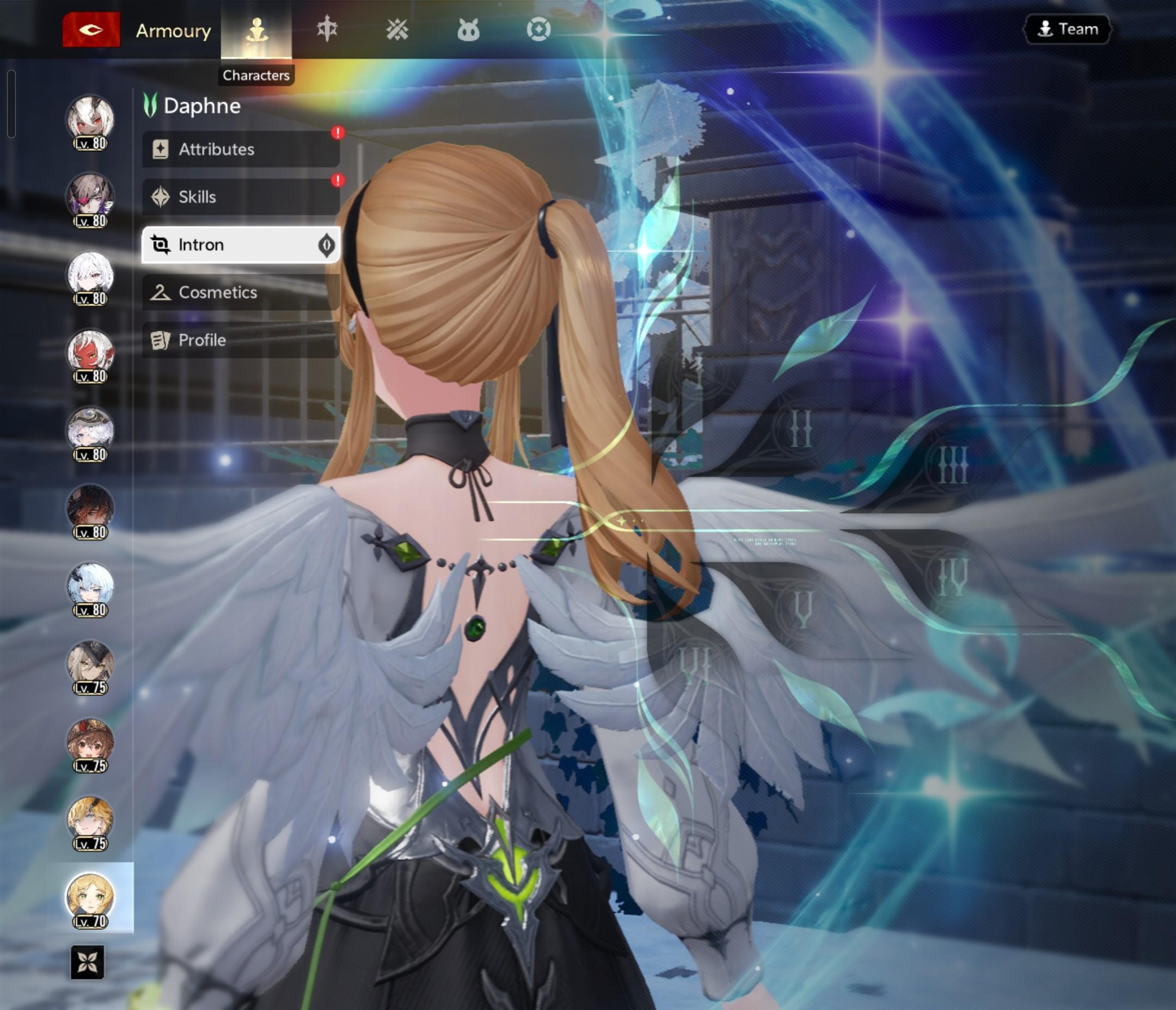1176x1010 pixels.
Task: Choose Intron node III
Action: pyautogui.click(x=952, y=465)
